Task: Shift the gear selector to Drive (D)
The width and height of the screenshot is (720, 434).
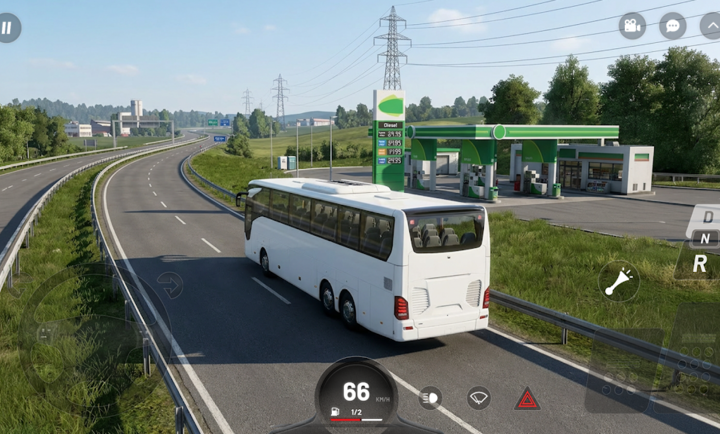Action: click(708, 216)
